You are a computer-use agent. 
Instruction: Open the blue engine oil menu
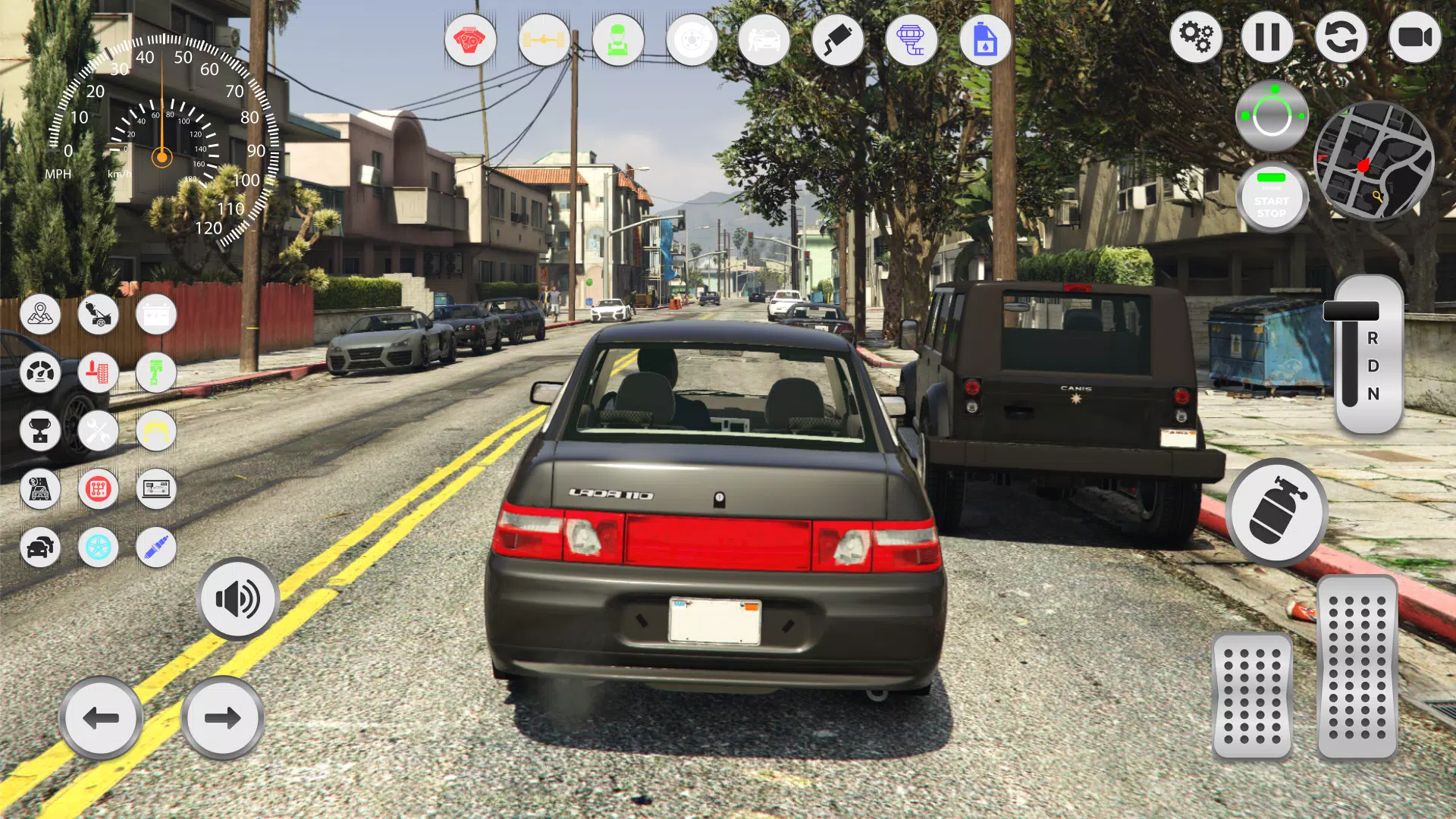[x=985, y=41]
